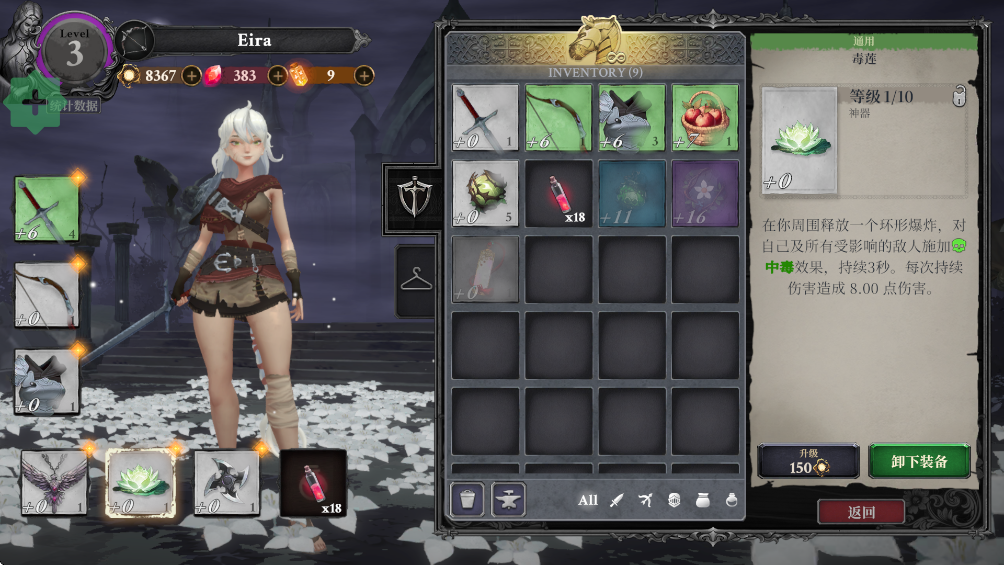Click the green 卸下装备 unequip button
This screenshot has height=565, width=1004.
919,462
